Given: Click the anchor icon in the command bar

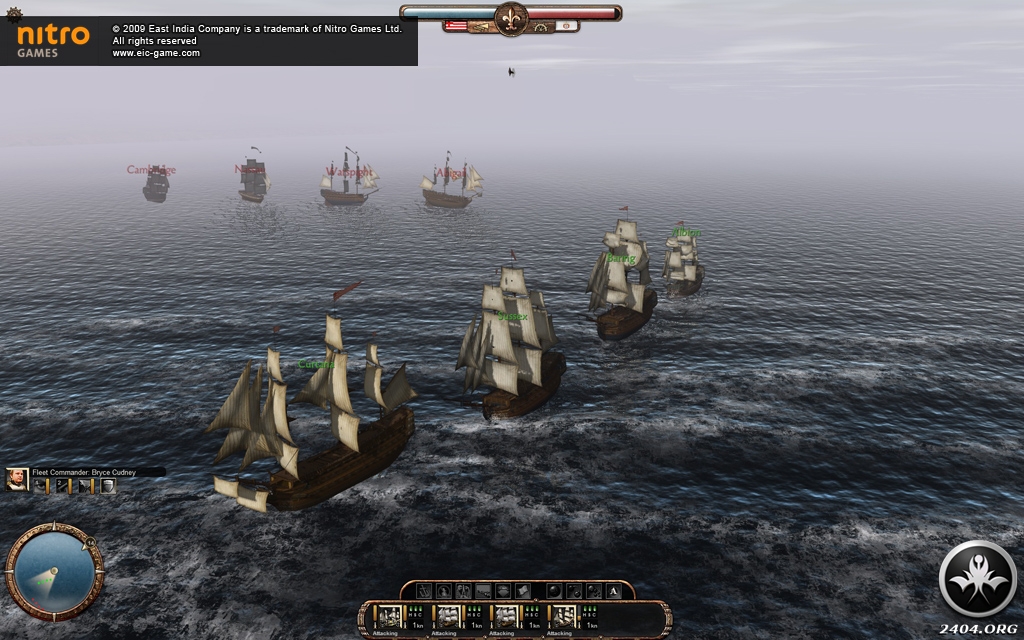Looking at the screenshot, I should [424, 591].
